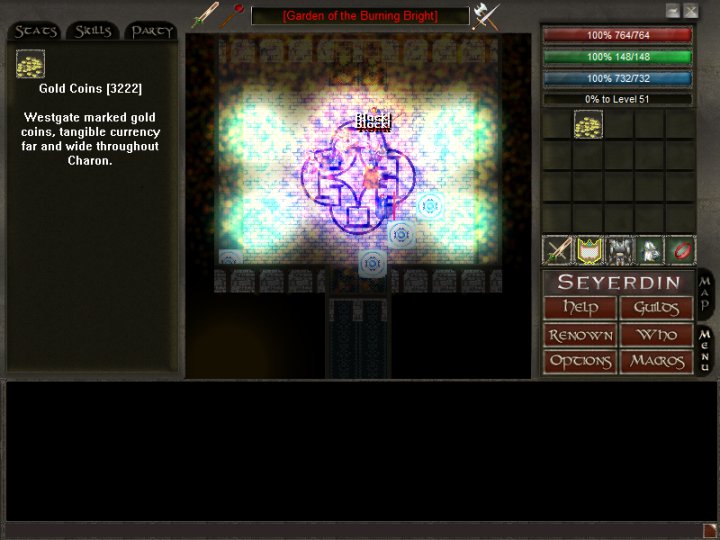Open the Skills tab
Viewport: 720px width, 540px height.
click(x=93, y=31)
